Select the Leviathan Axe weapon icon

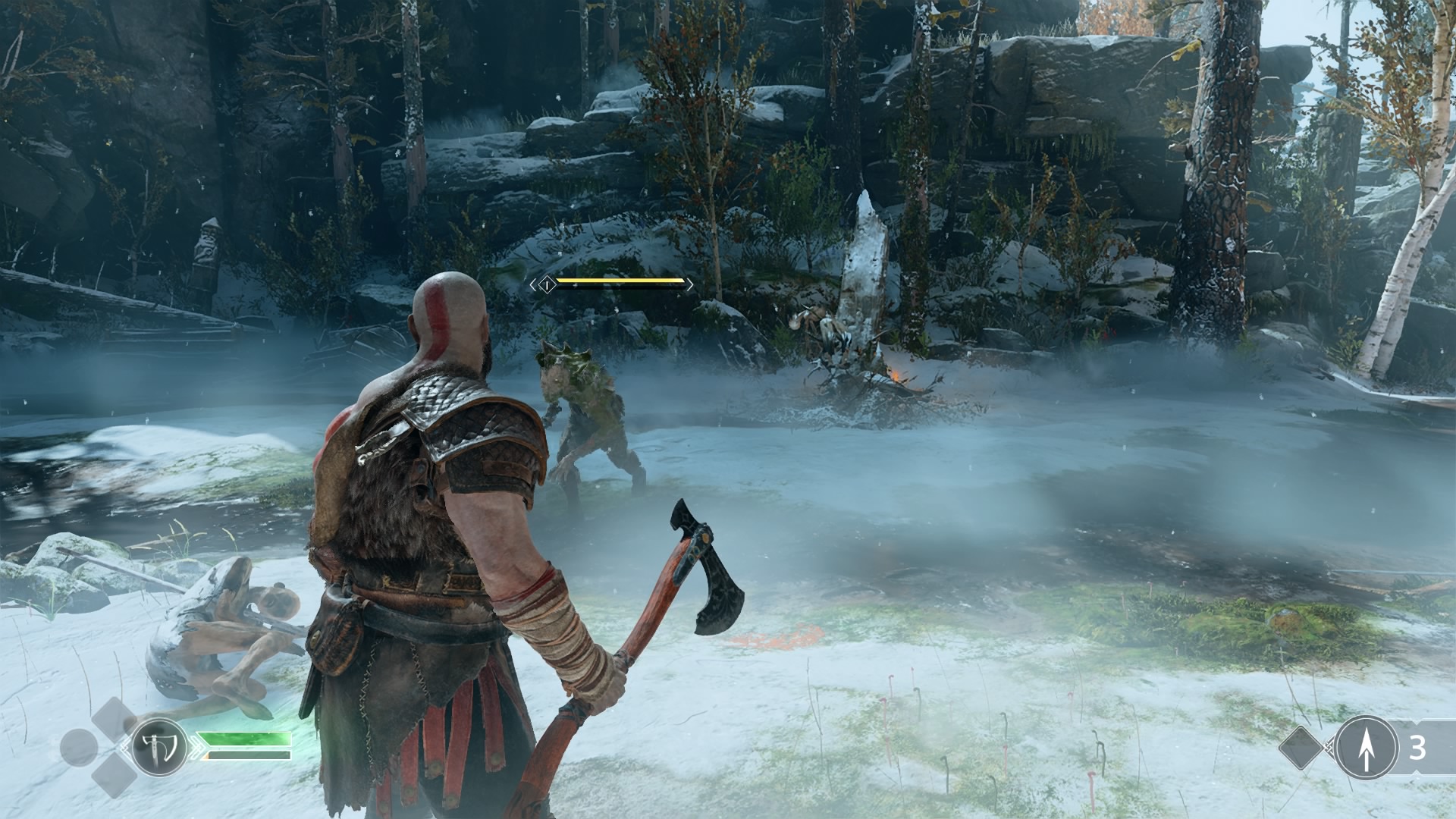pyautogui.click(x=159, y=747)
